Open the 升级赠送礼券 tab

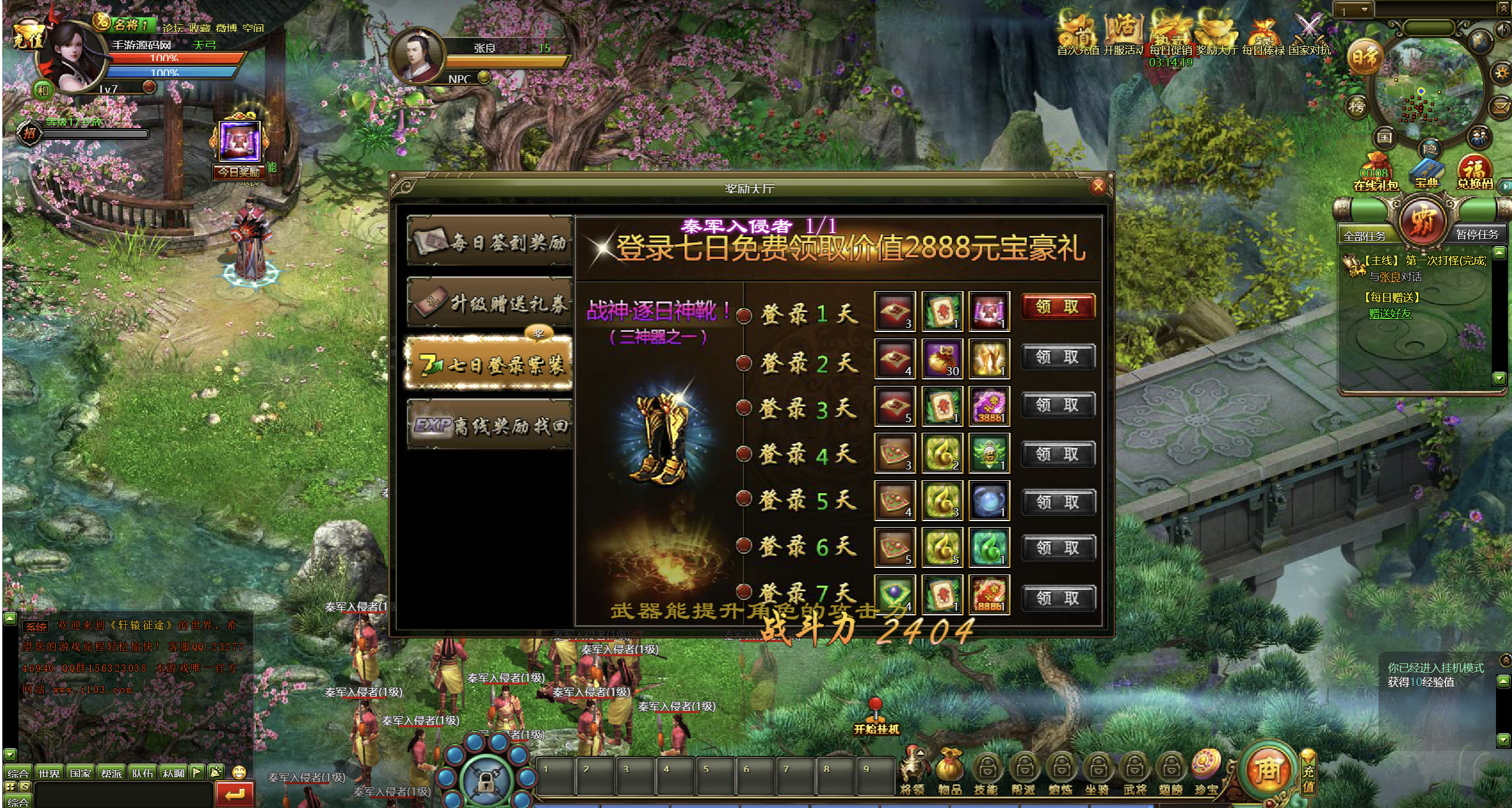click(490, 303)
